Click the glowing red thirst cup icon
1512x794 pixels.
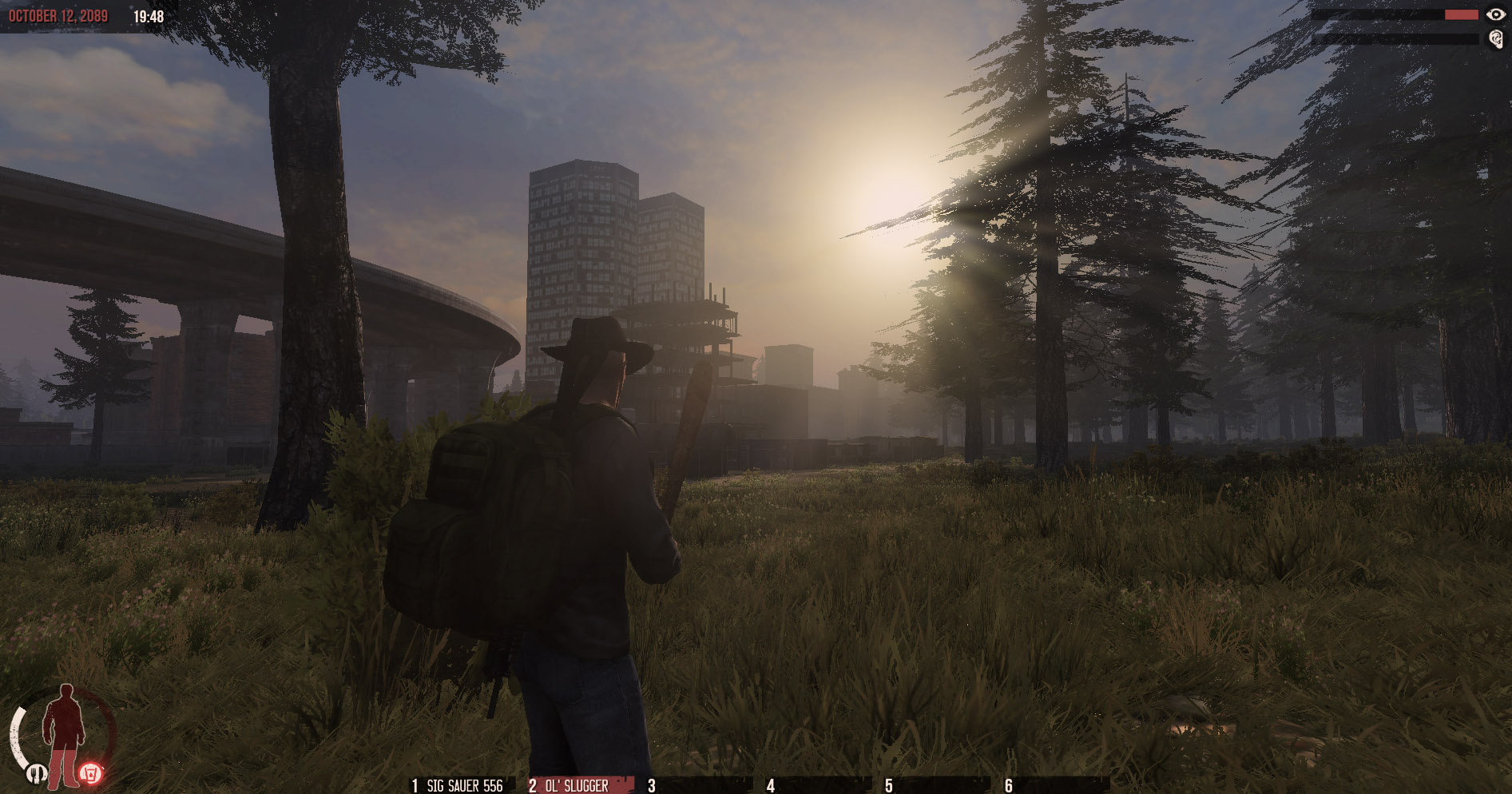point(91,774)
